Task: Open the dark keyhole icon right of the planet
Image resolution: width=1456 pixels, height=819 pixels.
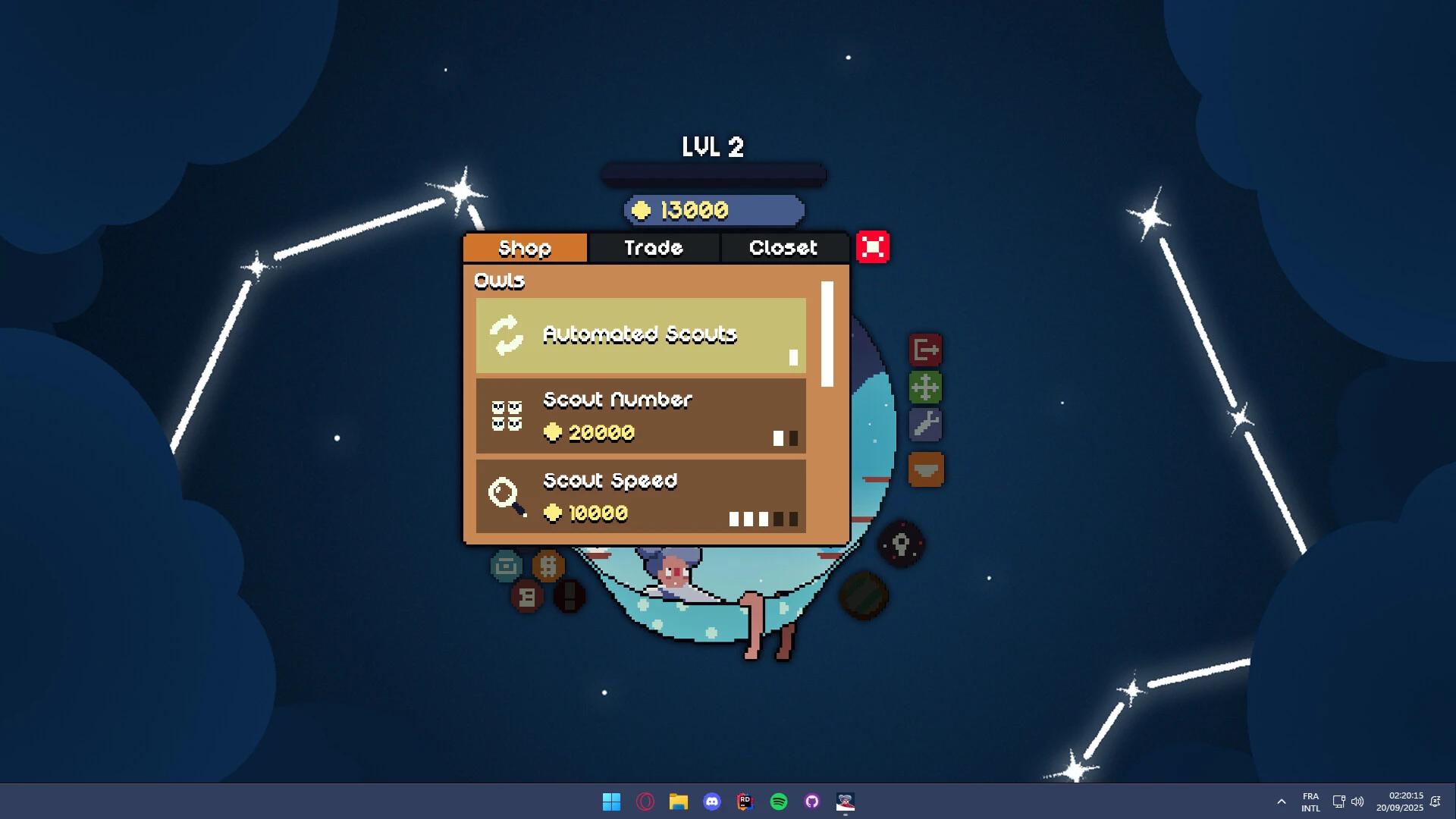Action: click(x=902, y=545)
